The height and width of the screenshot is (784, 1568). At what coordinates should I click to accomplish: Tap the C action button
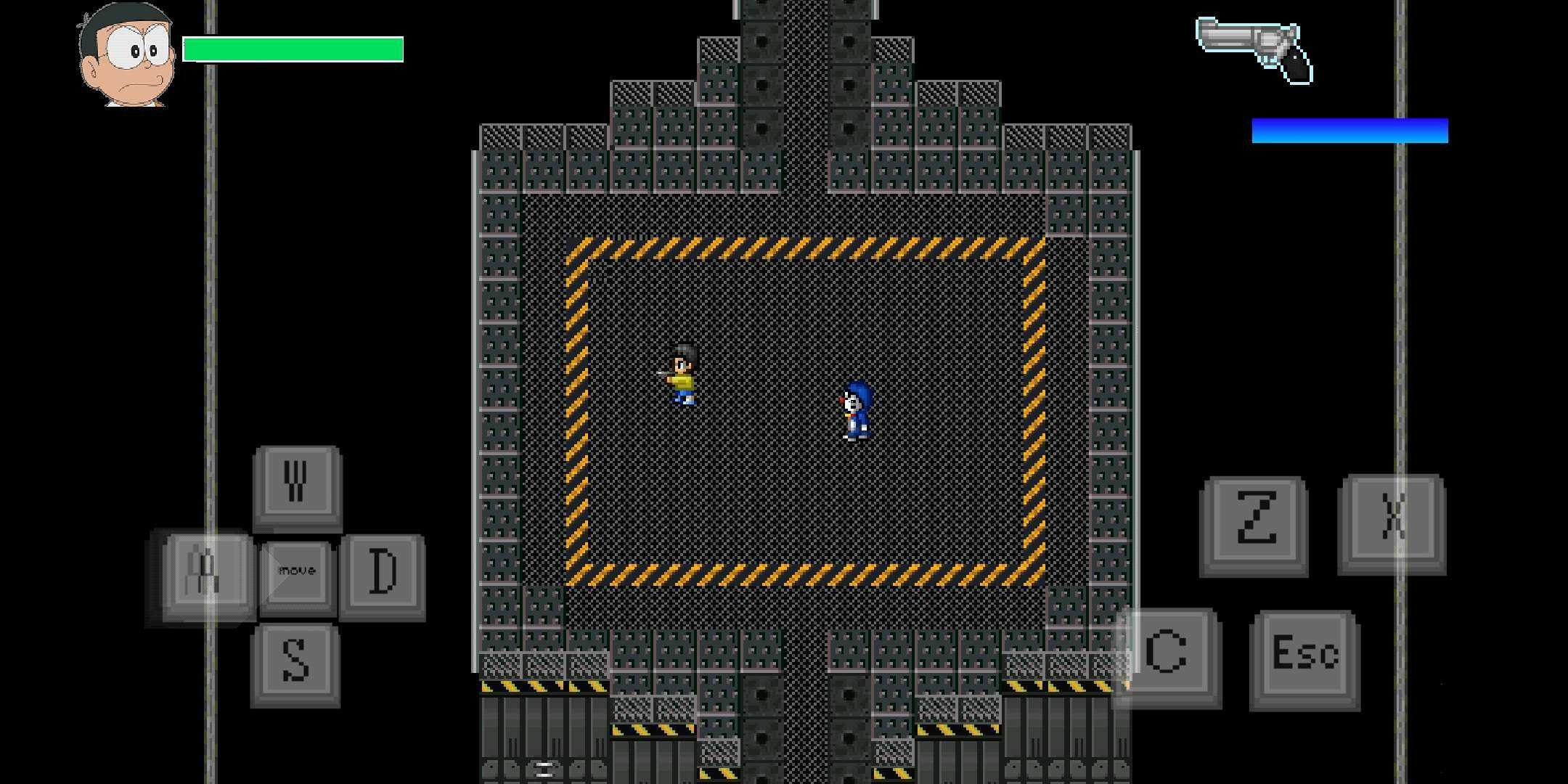point(1167,656)
